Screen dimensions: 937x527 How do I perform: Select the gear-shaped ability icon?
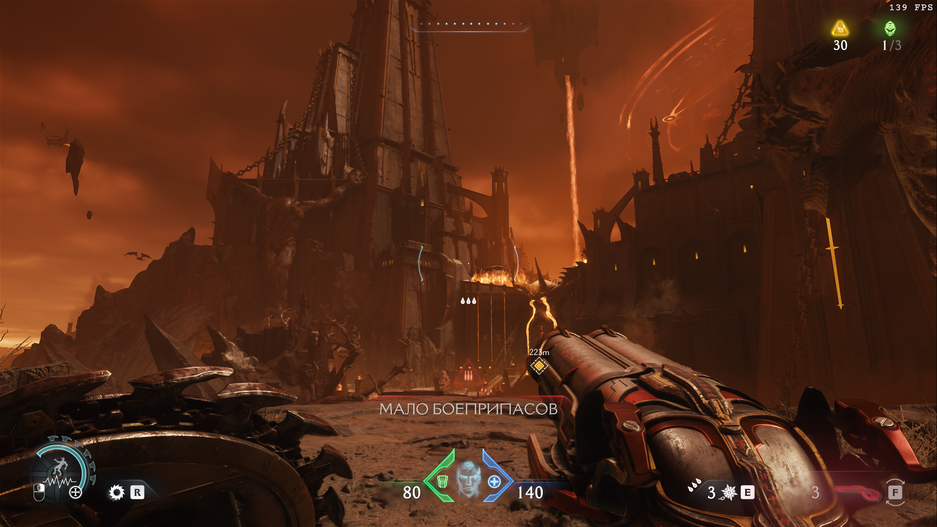pyautogui.click(x=116, y=492)
